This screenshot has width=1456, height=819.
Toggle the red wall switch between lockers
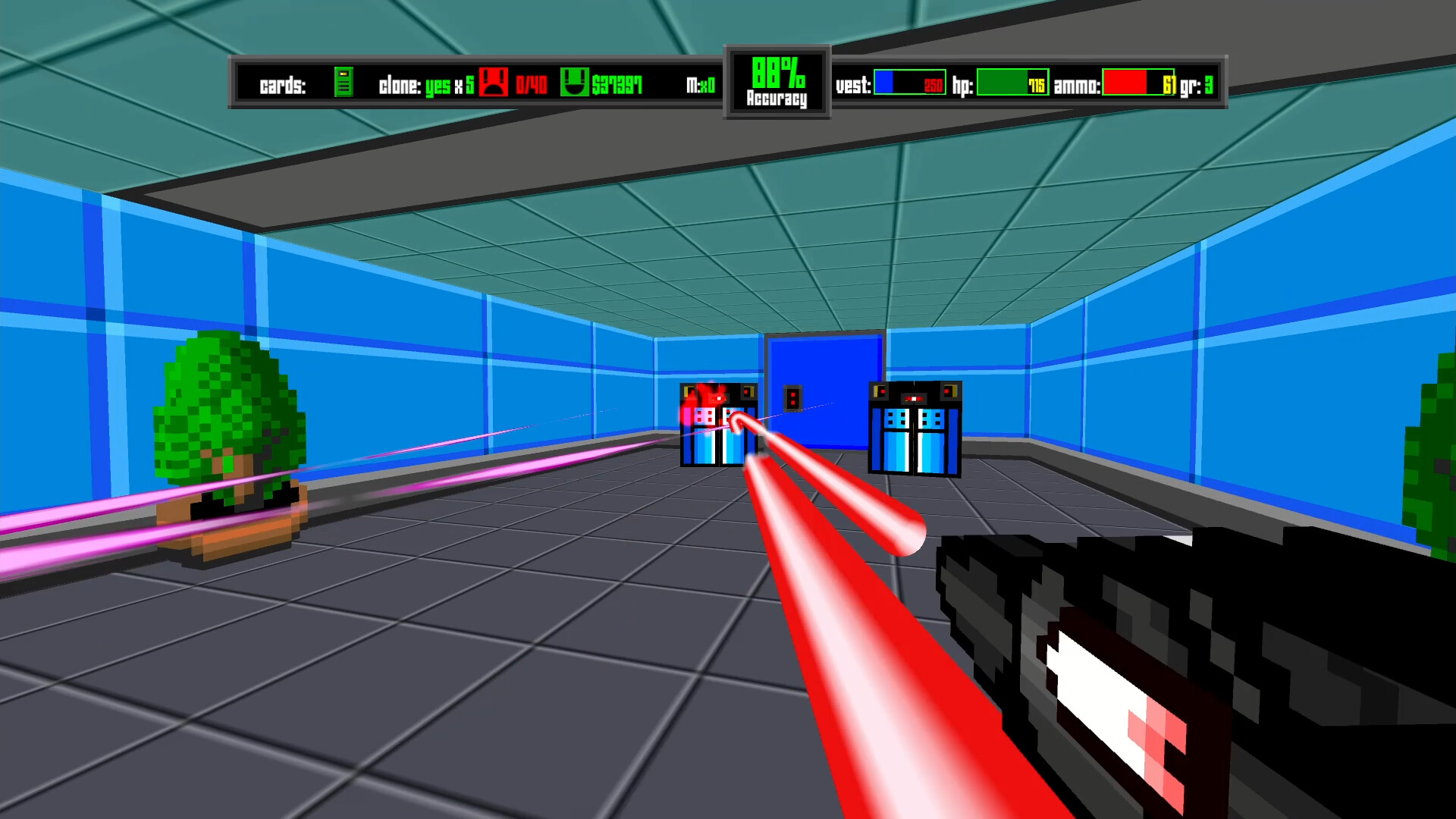pos(793,398)
